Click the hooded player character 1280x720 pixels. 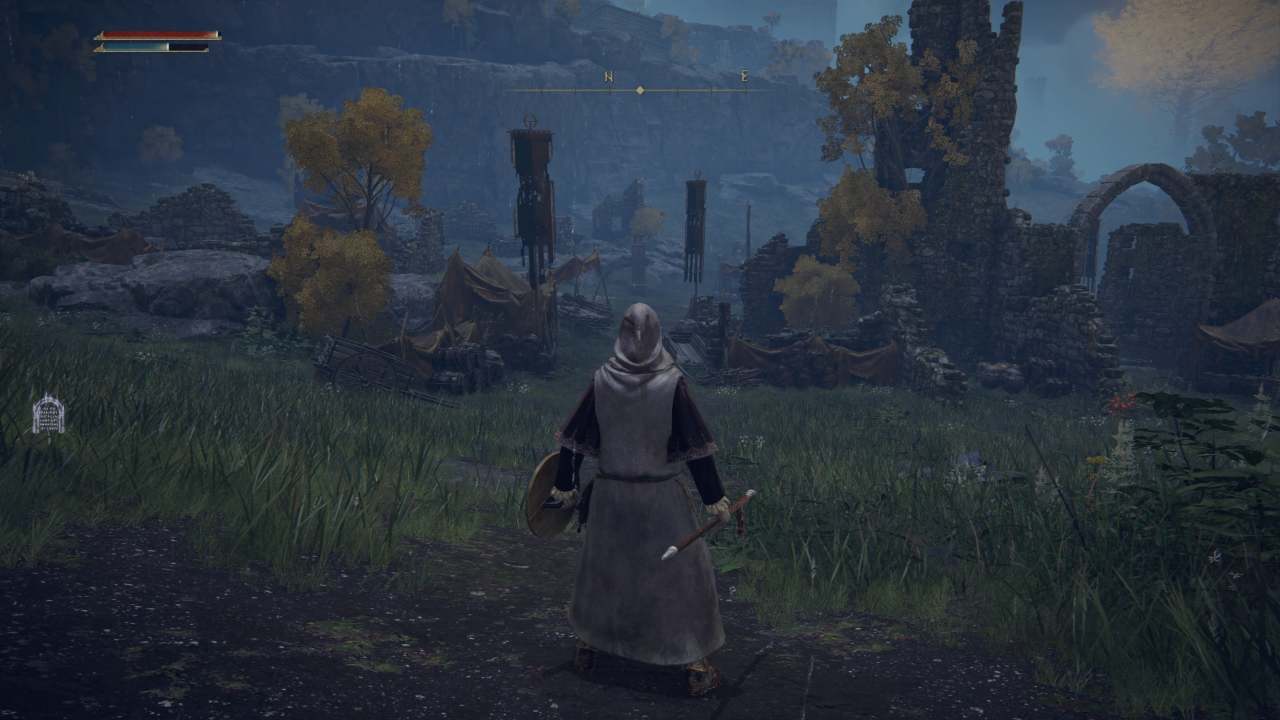pos(640,480)
